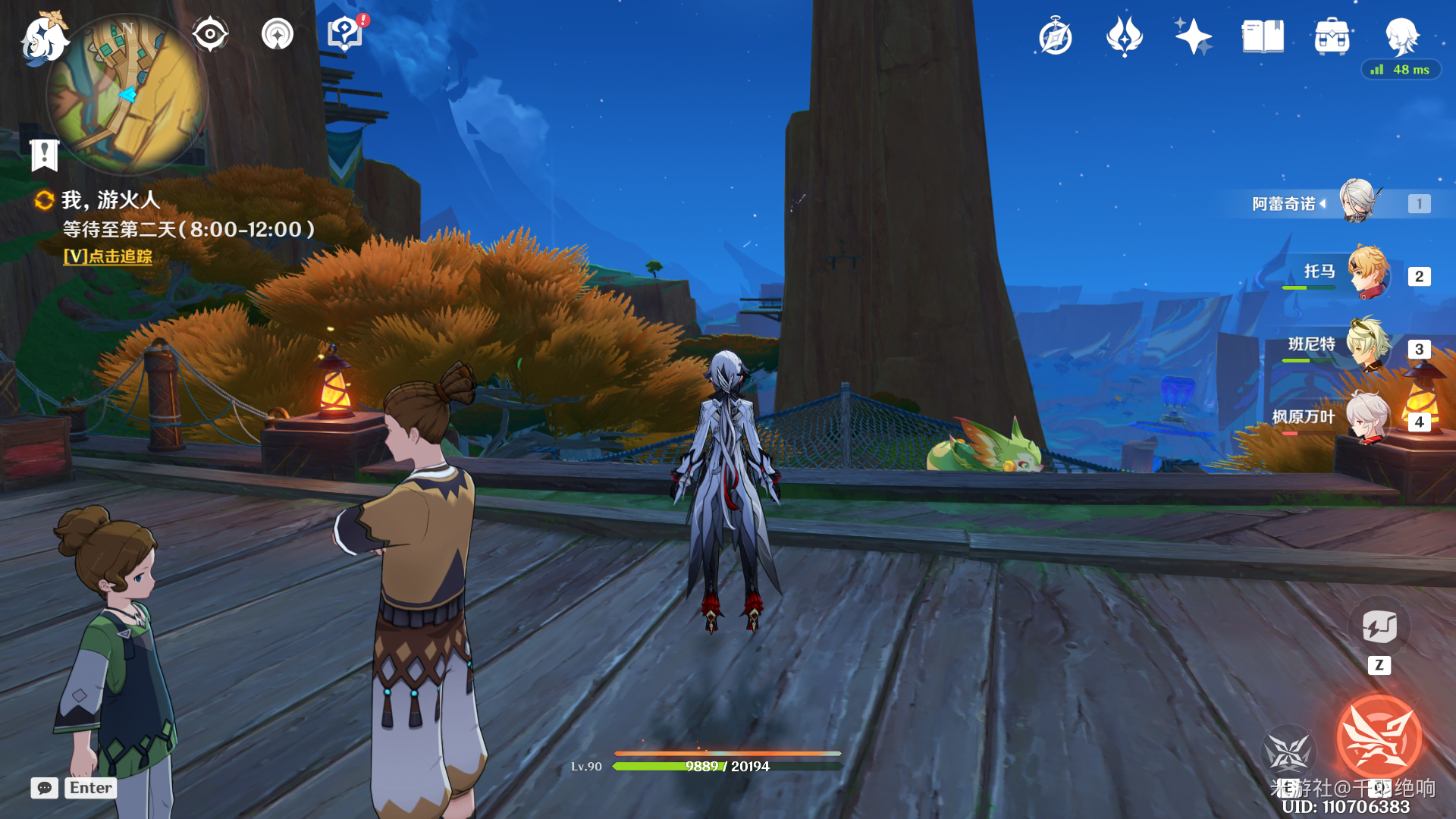Screen dimensions: 1456x819
Task: Open the open-book archive icon
Action: pos(1263,36)
